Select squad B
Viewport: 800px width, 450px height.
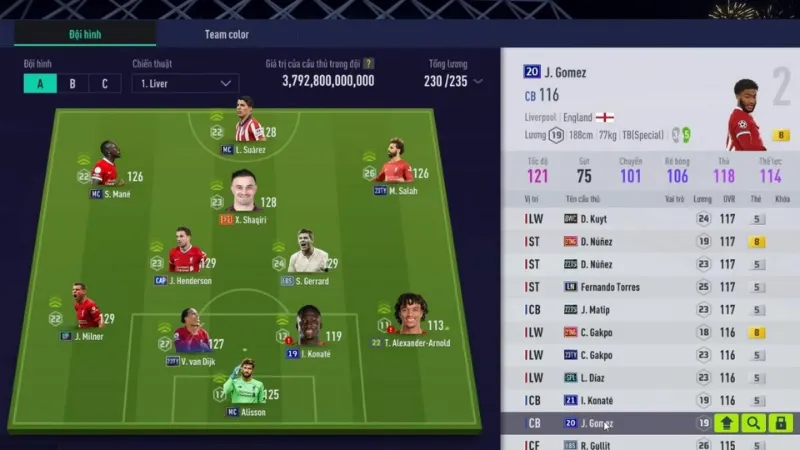(x=72, y=83)
